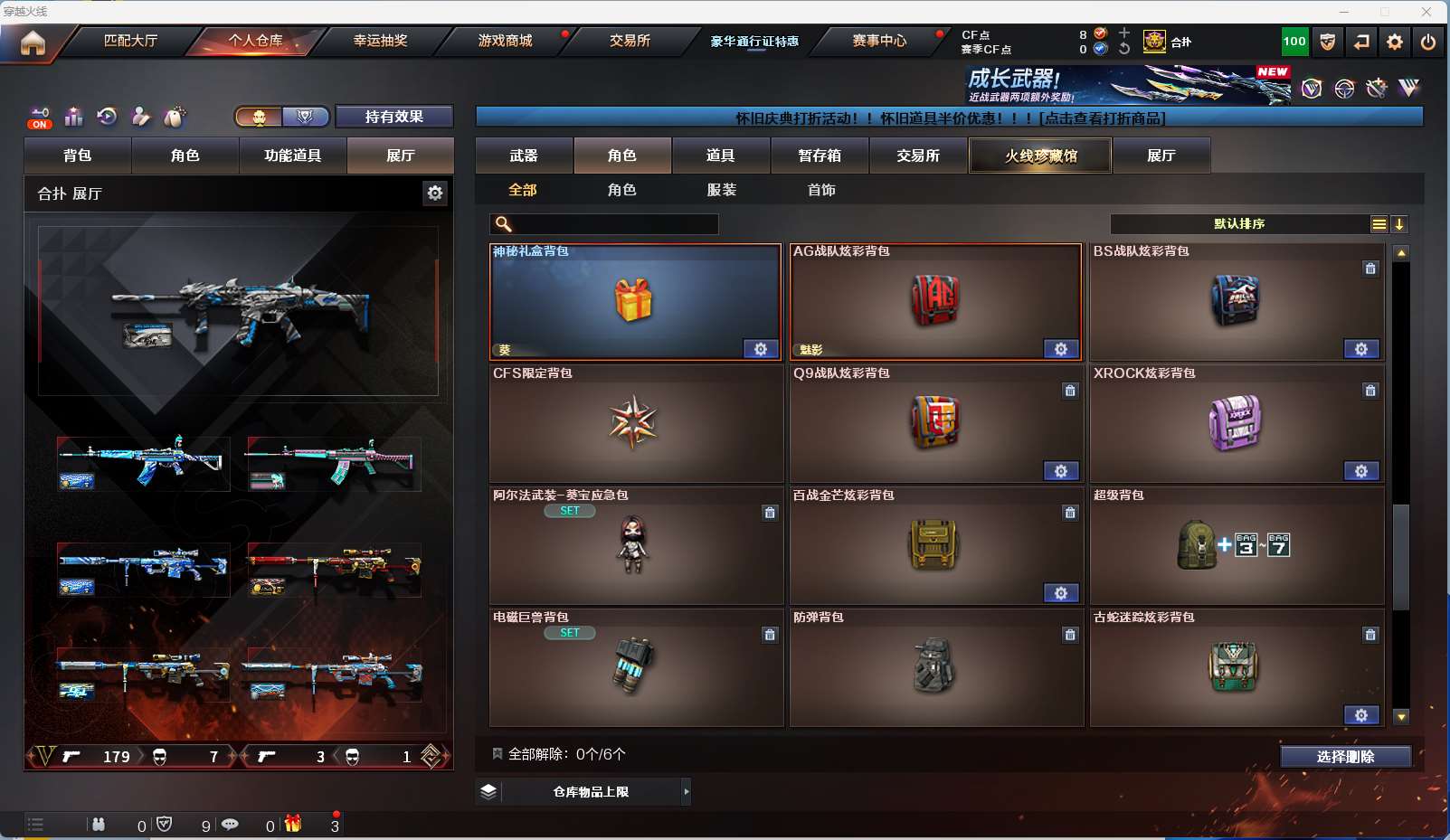Go to 幸运抽奖 lucky draw
This screenshot has width=1450, height=840.
[380, 41]
